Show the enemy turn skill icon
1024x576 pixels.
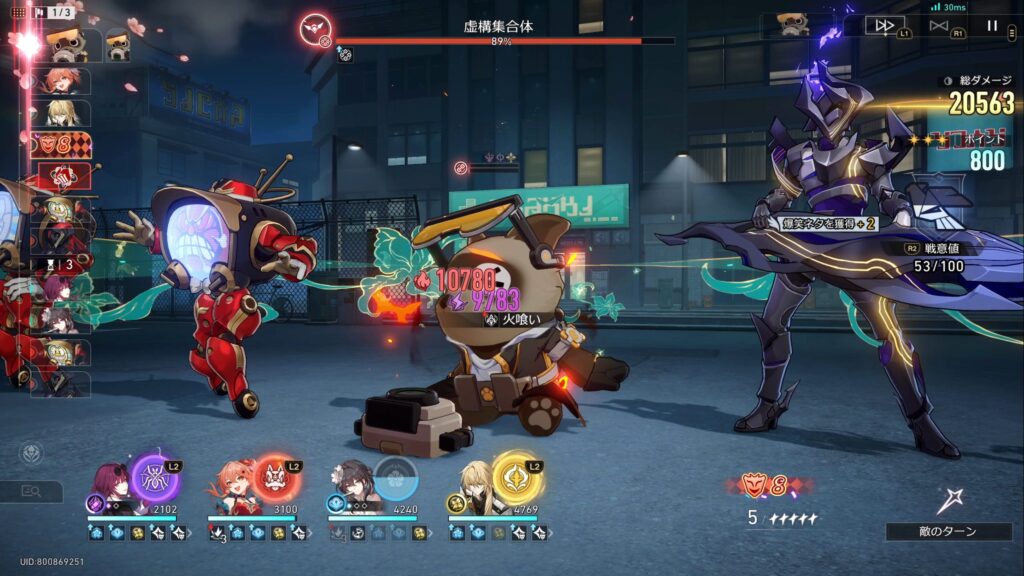coord(950,500)
